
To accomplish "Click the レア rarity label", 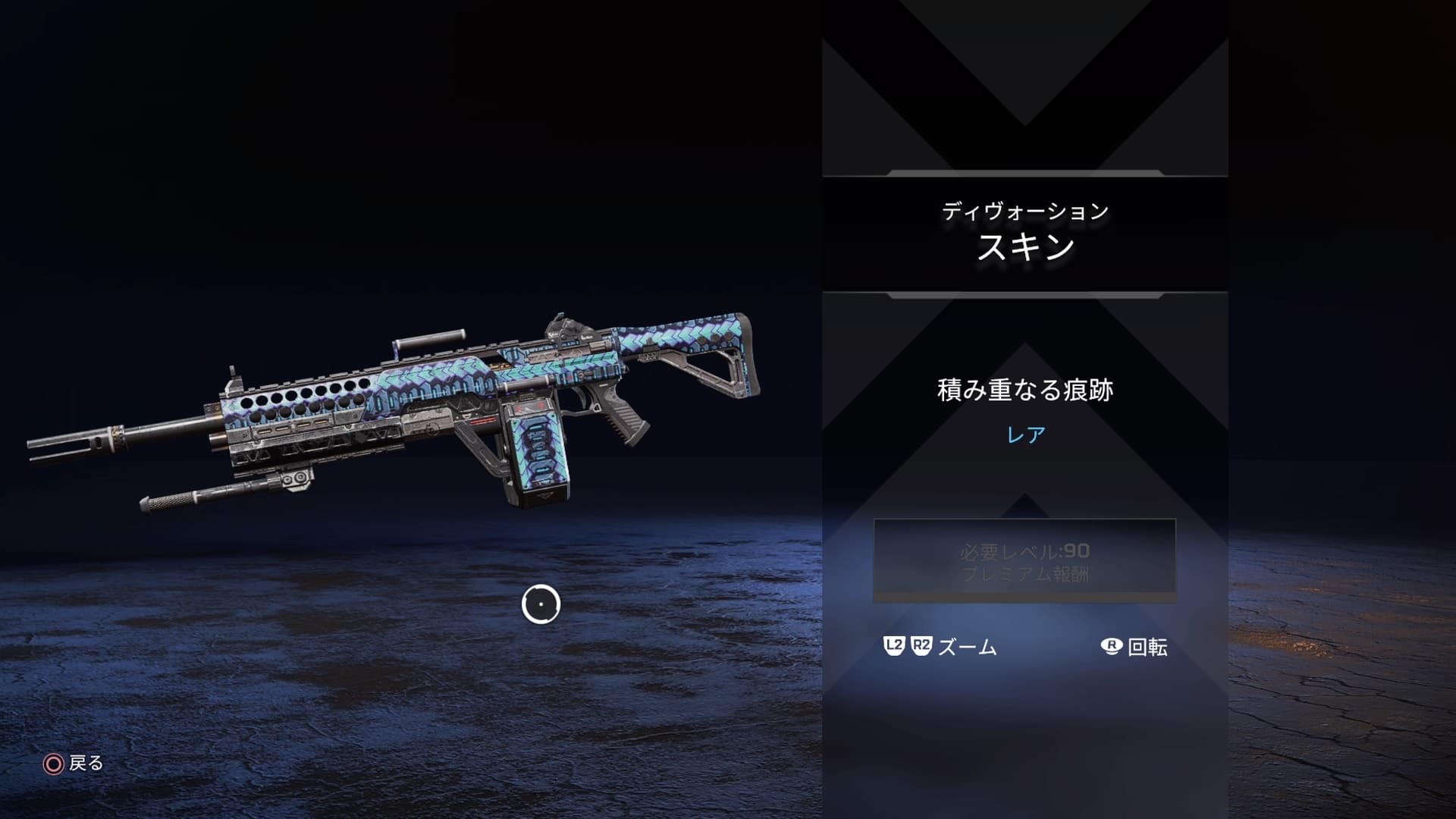I will point(1025,434).
